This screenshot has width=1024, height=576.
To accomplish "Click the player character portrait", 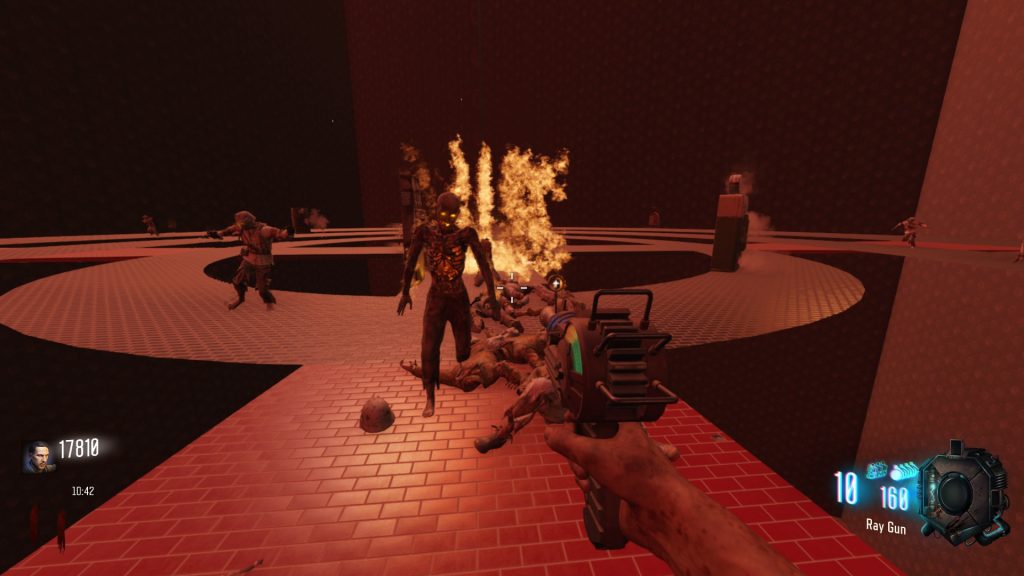I will click(x=39, y=456).
